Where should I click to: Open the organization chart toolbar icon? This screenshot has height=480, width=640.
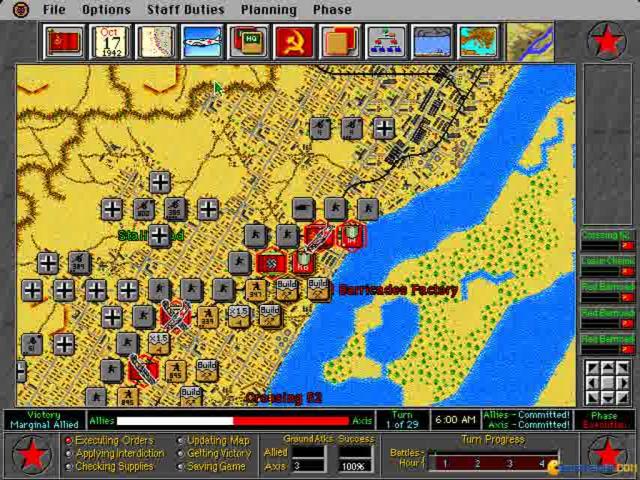(385, 42)
